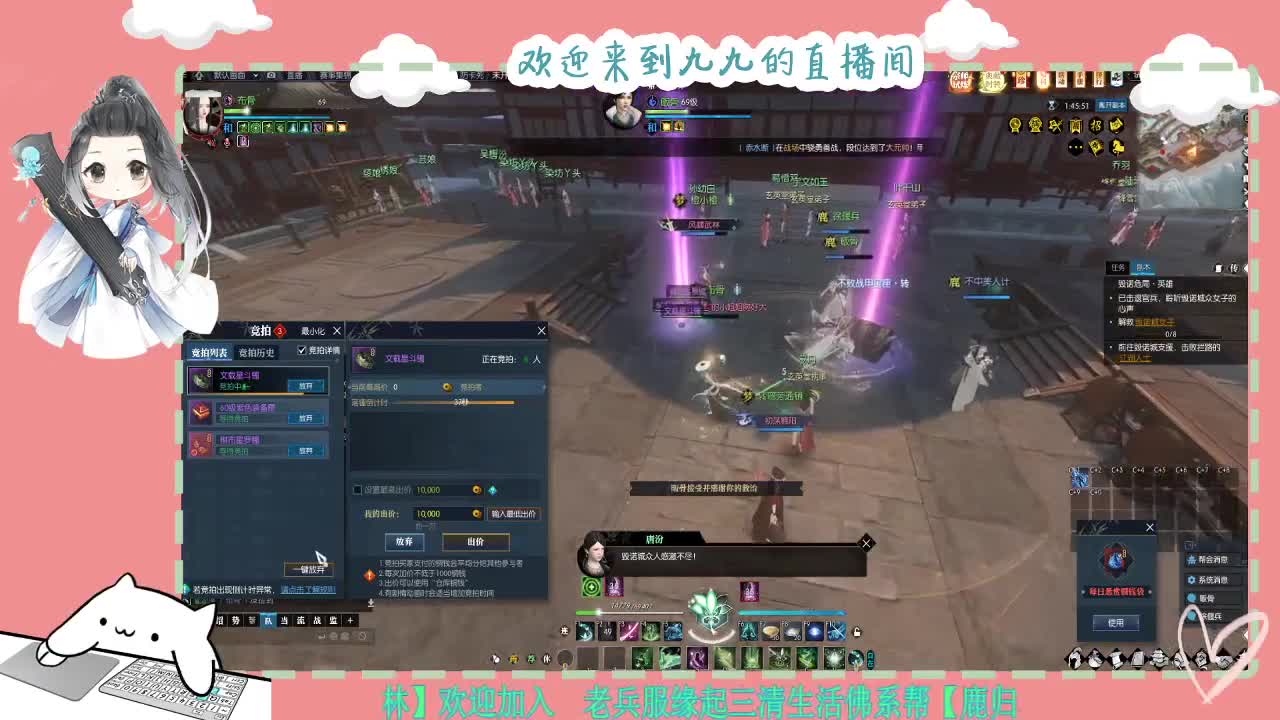Click the lock icon beside the skill bar
Screen dimensions: 1280x720
(857, 633)
